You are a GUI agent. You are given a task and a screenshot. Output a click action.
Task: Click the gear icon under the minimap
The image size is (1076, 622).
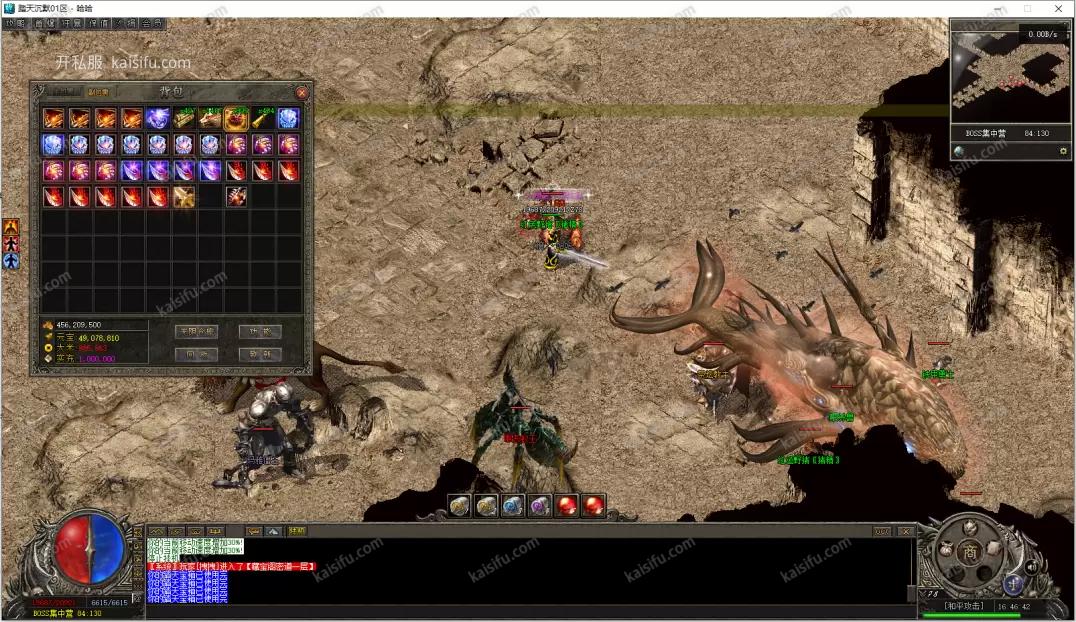point(1063,151)
